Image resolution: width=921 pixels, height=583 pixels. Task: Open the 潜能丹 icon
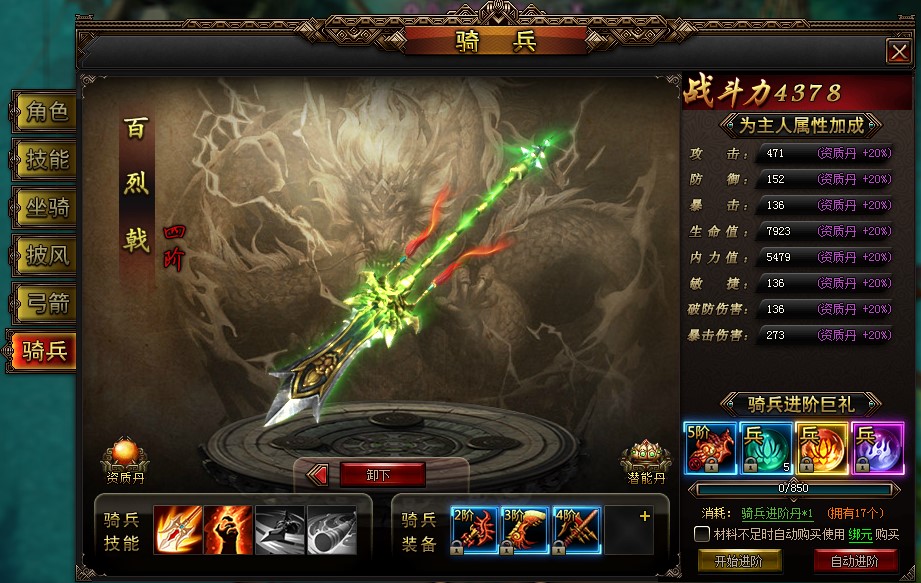tap(646, 458)
